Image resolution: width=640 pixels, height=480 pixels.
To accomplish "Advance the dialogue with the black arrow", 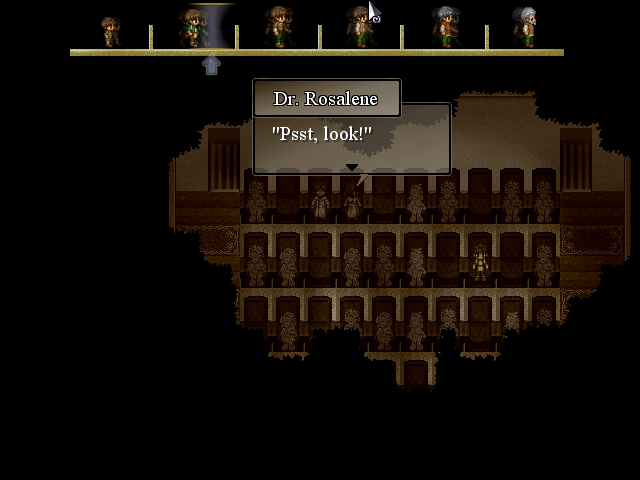I will (351, 167).
